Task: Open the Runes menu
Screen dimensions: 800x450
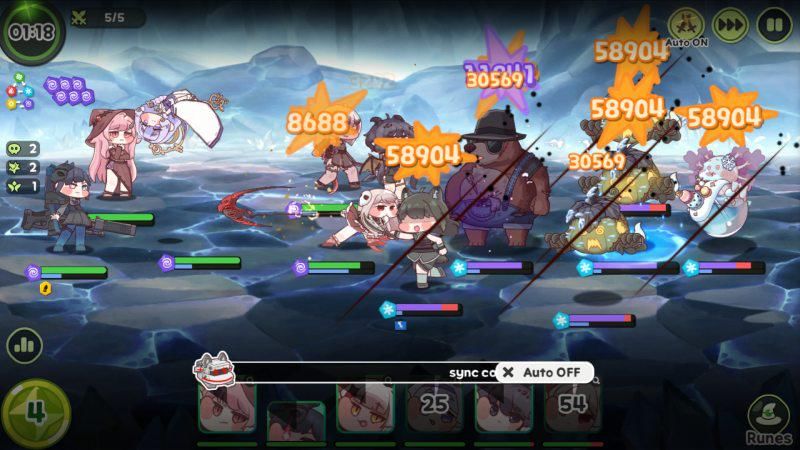Action: 768,418
